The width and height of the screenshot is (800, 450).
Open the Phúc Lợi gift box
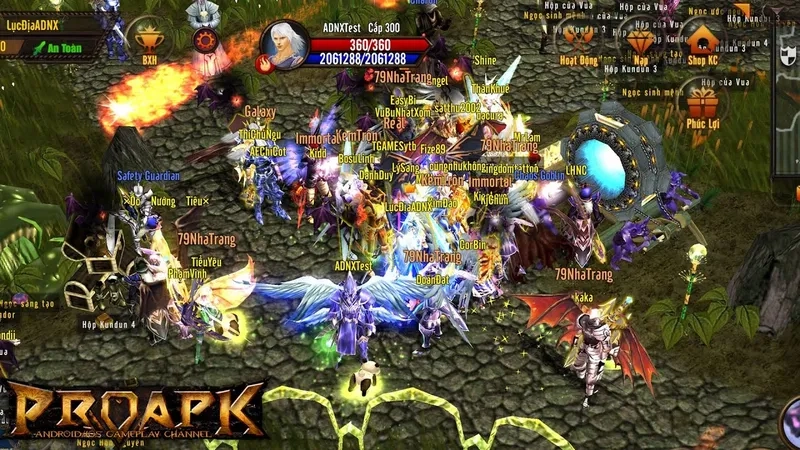coord(703,106)
